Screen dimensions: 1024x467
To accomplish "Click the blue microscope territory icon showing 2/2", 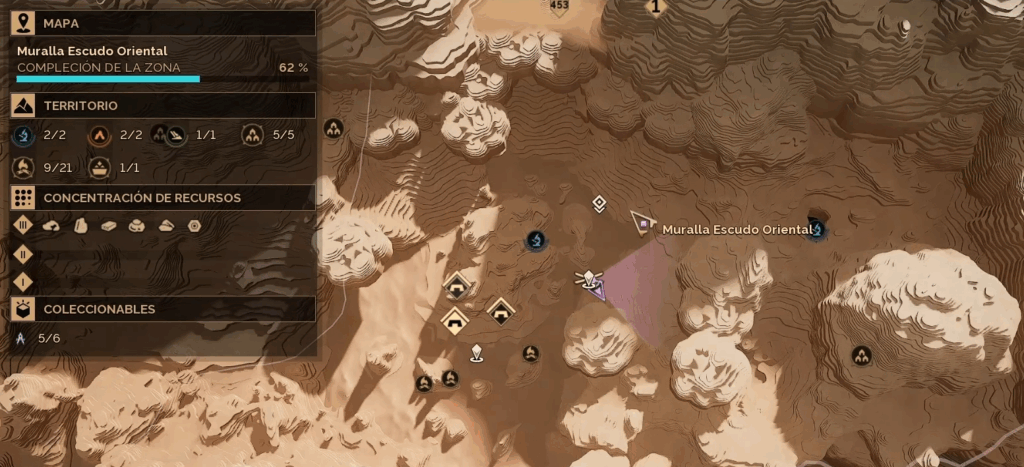I will point(25,135).
